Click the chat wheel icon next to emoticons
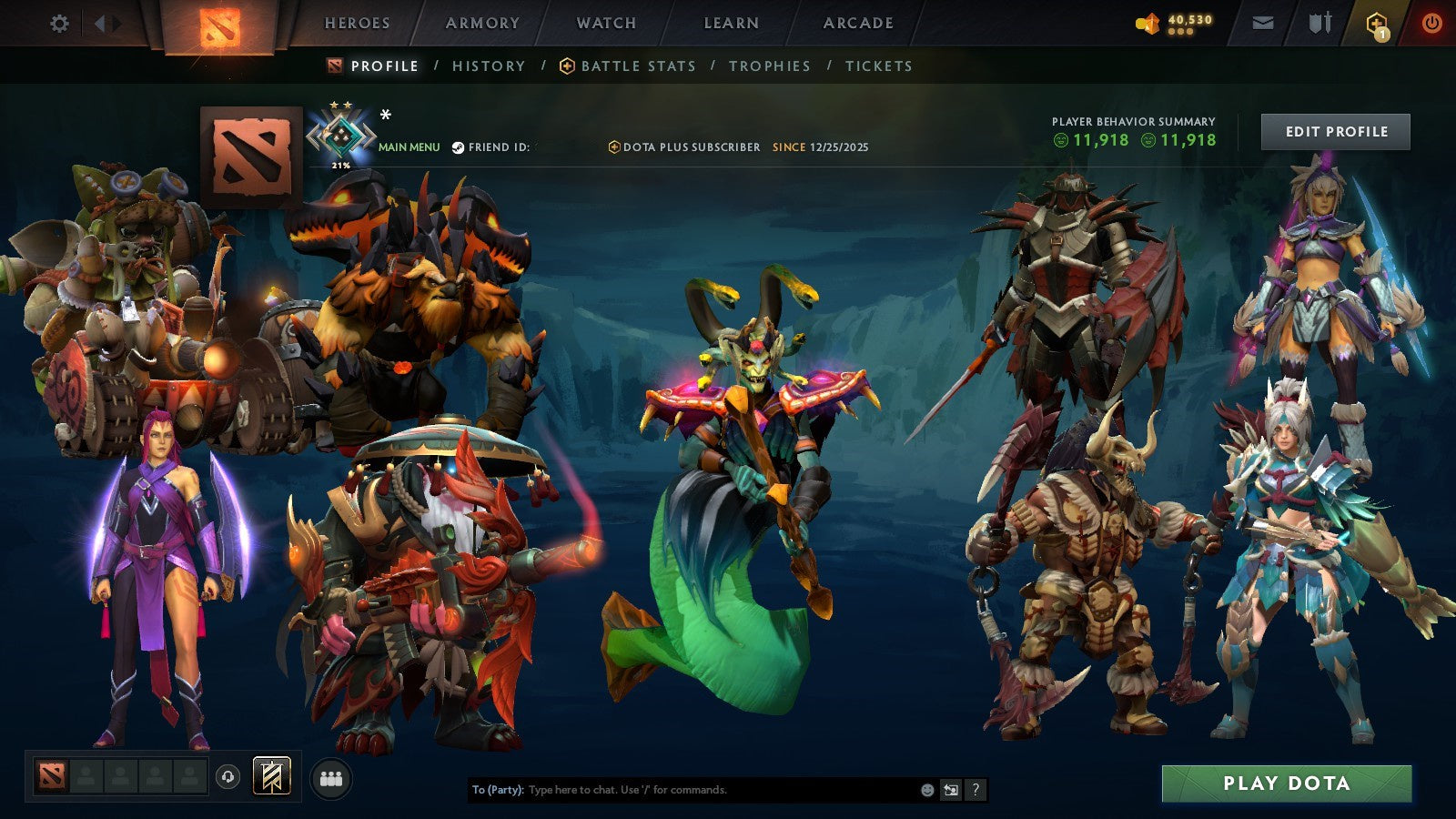Image resolution: width=1456 pixels, height=819 pixels. [949, 791]
